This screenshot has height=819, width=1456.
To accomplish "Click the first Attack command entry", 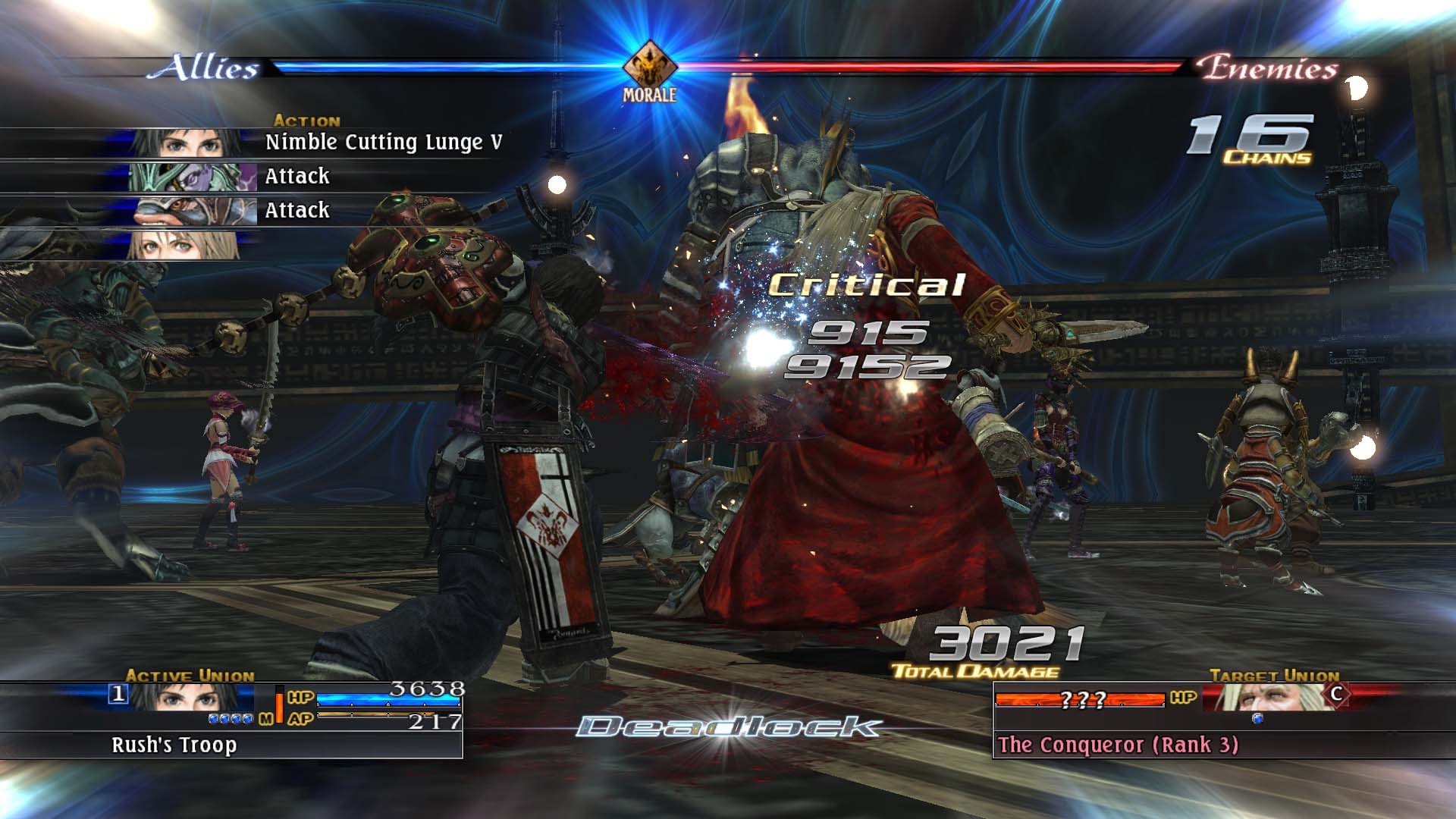I will [296, 176].
